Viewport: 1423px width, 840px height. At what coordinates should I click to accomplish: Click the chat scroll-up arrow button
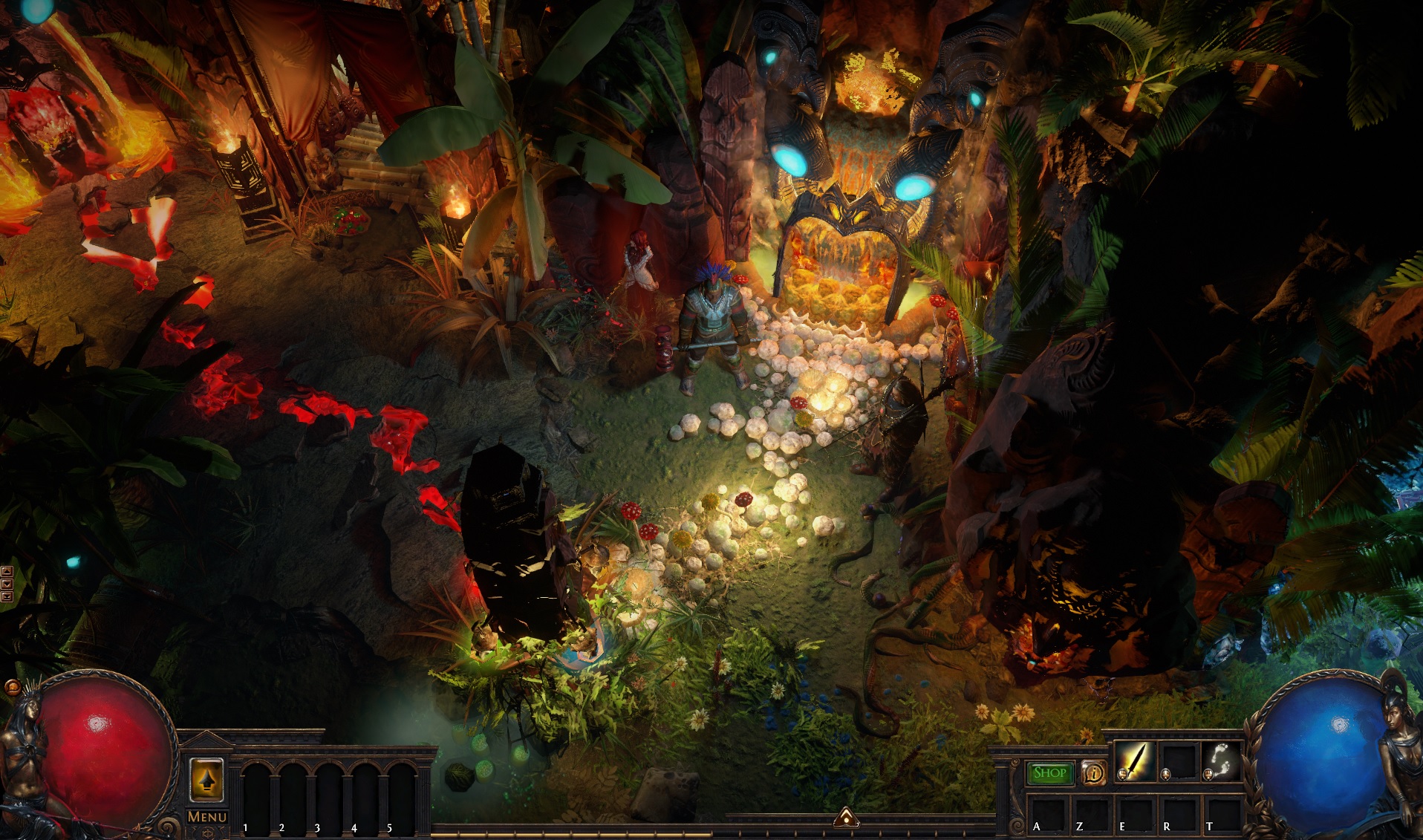pos(7,571)
